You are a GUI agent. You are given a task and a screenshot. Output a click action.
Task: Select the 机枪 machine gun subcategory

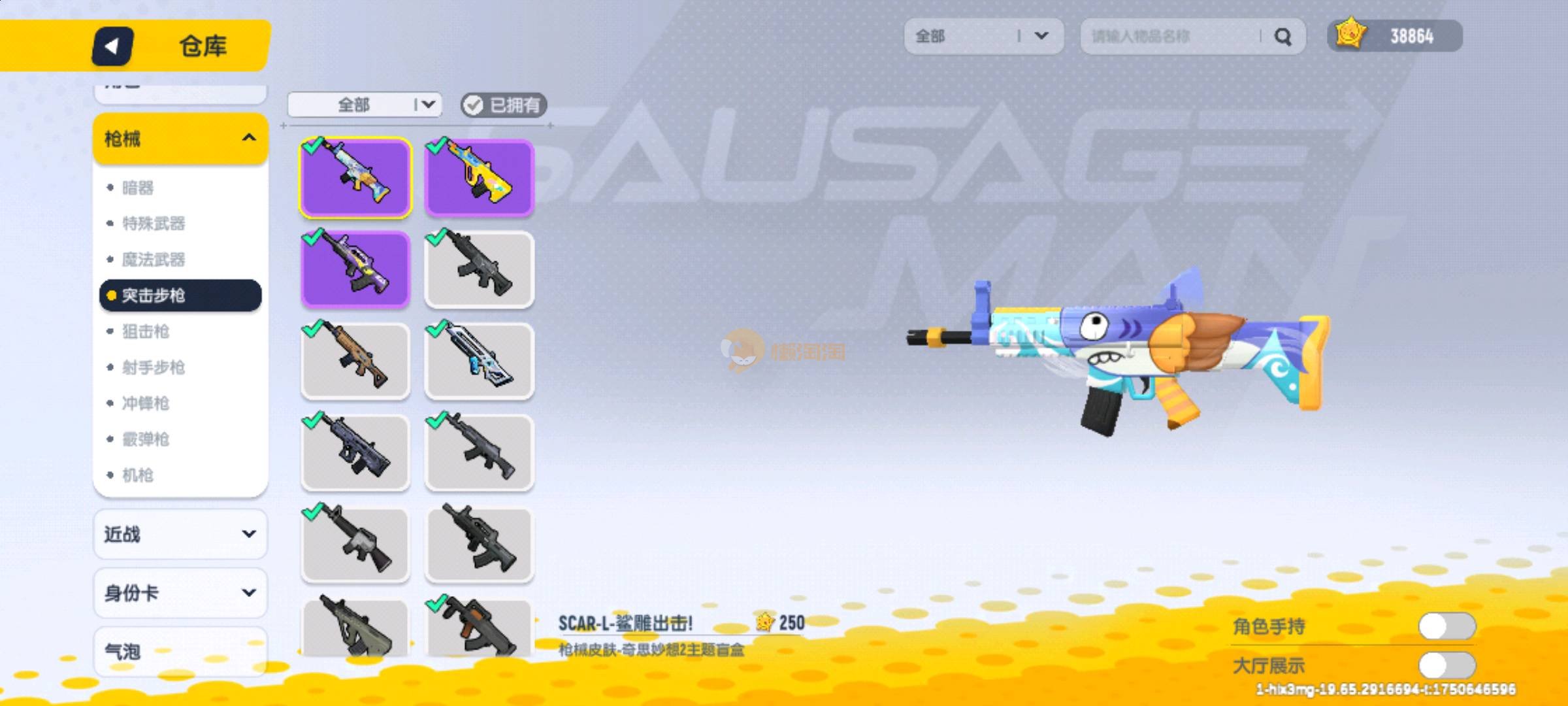pos(138,475)
